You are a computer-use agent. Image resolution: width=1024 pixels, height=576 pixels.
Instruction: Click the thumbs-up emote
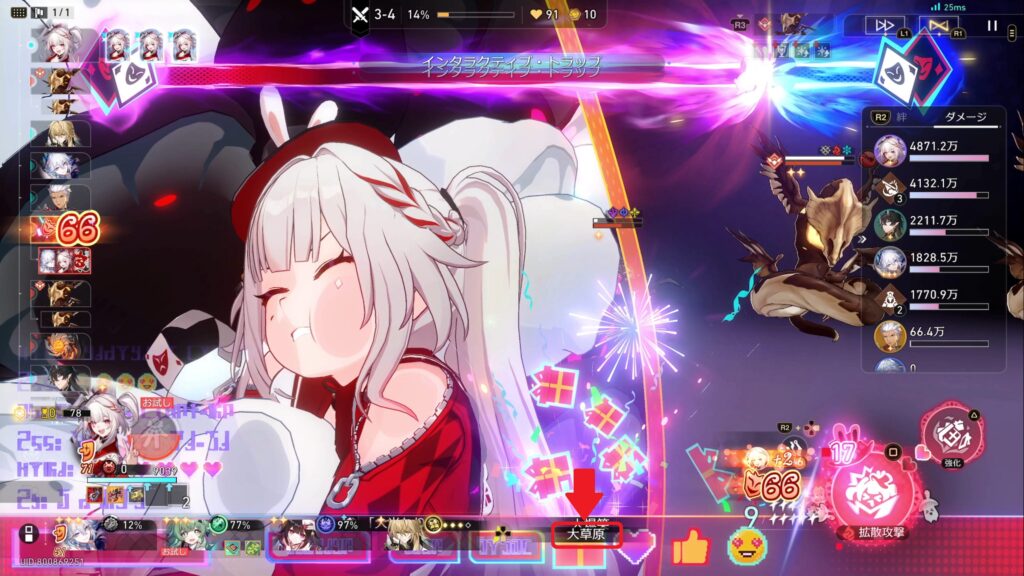[690, 546]
